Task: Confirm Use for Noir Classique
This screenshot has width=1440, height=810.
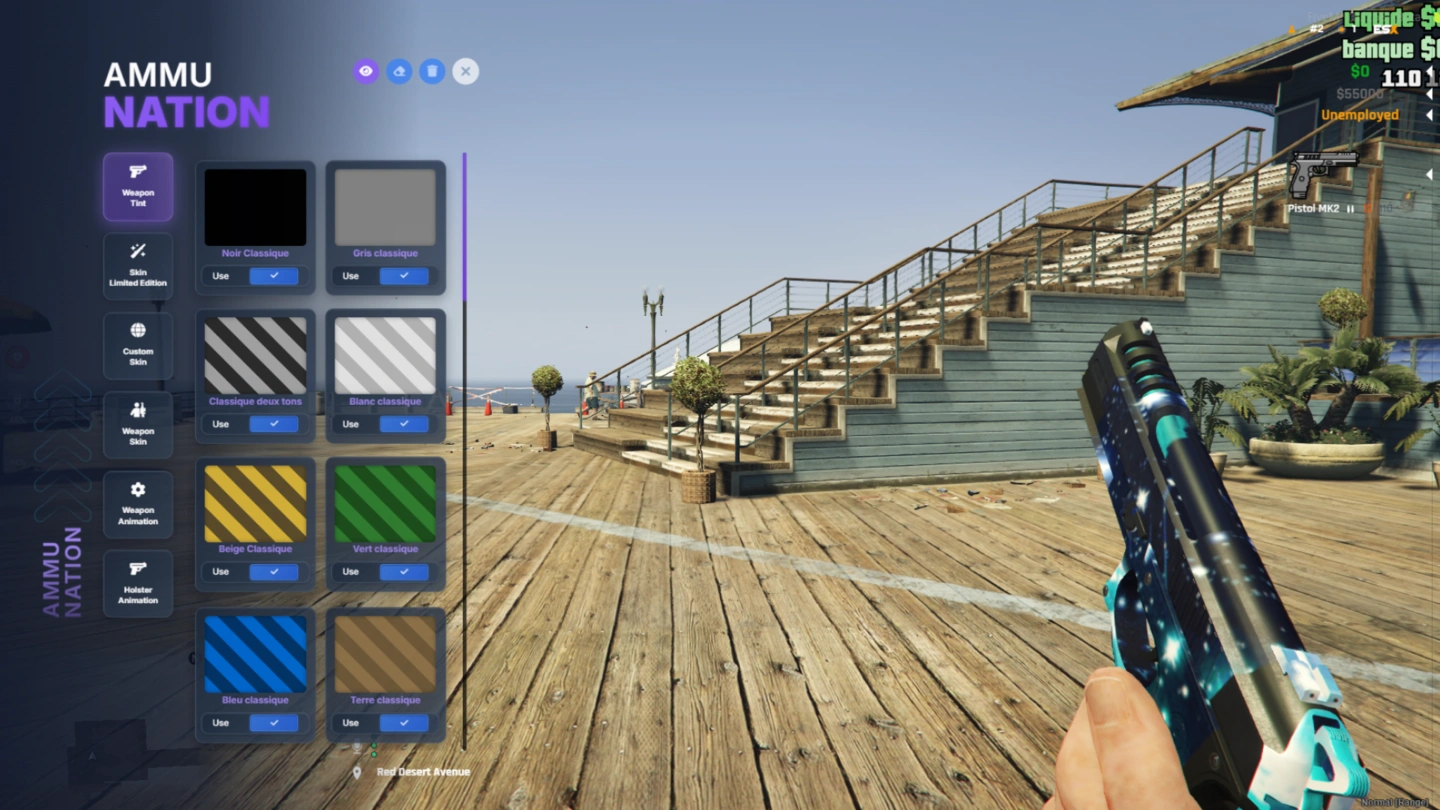Action: click(x=274, y=276)
